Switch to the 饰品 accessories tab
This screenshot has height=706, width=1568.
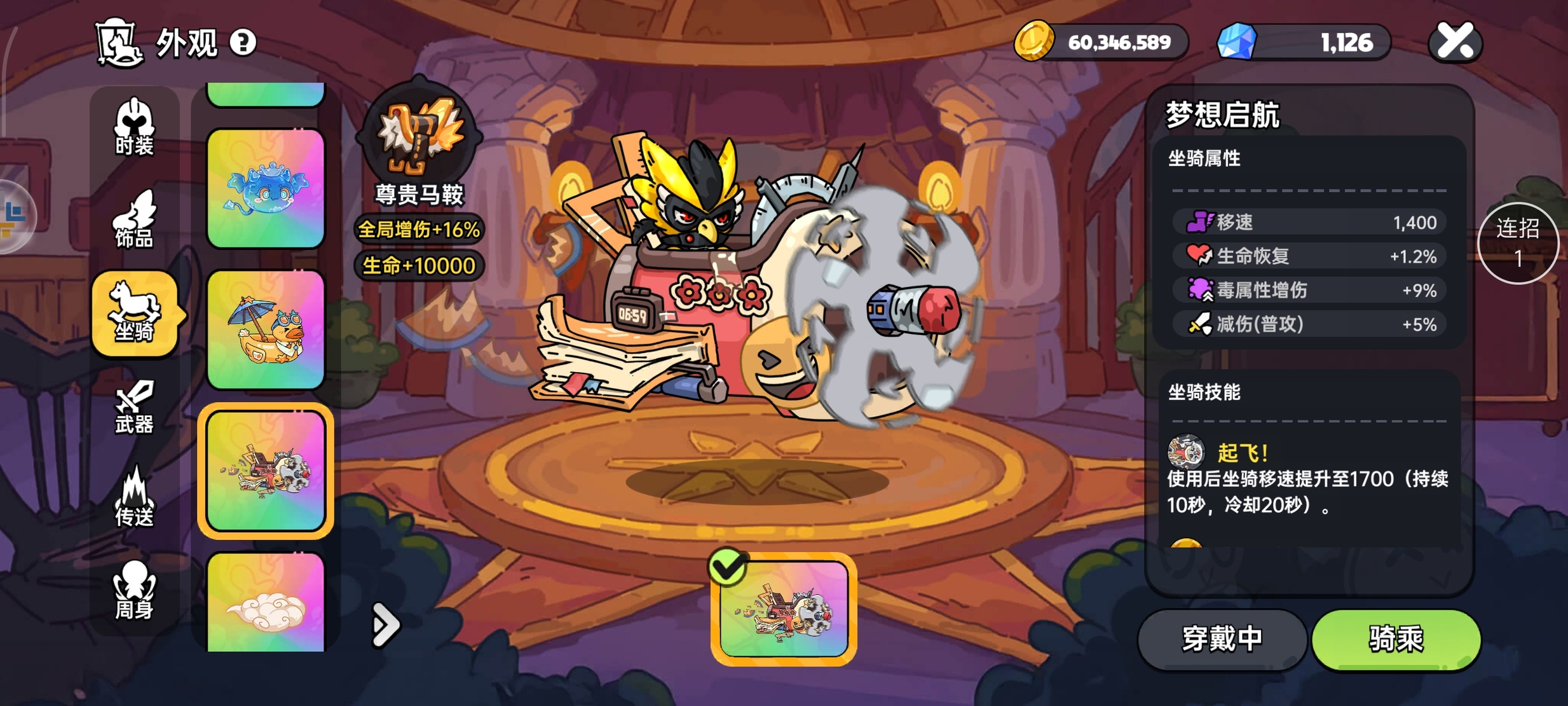[134, 220]
